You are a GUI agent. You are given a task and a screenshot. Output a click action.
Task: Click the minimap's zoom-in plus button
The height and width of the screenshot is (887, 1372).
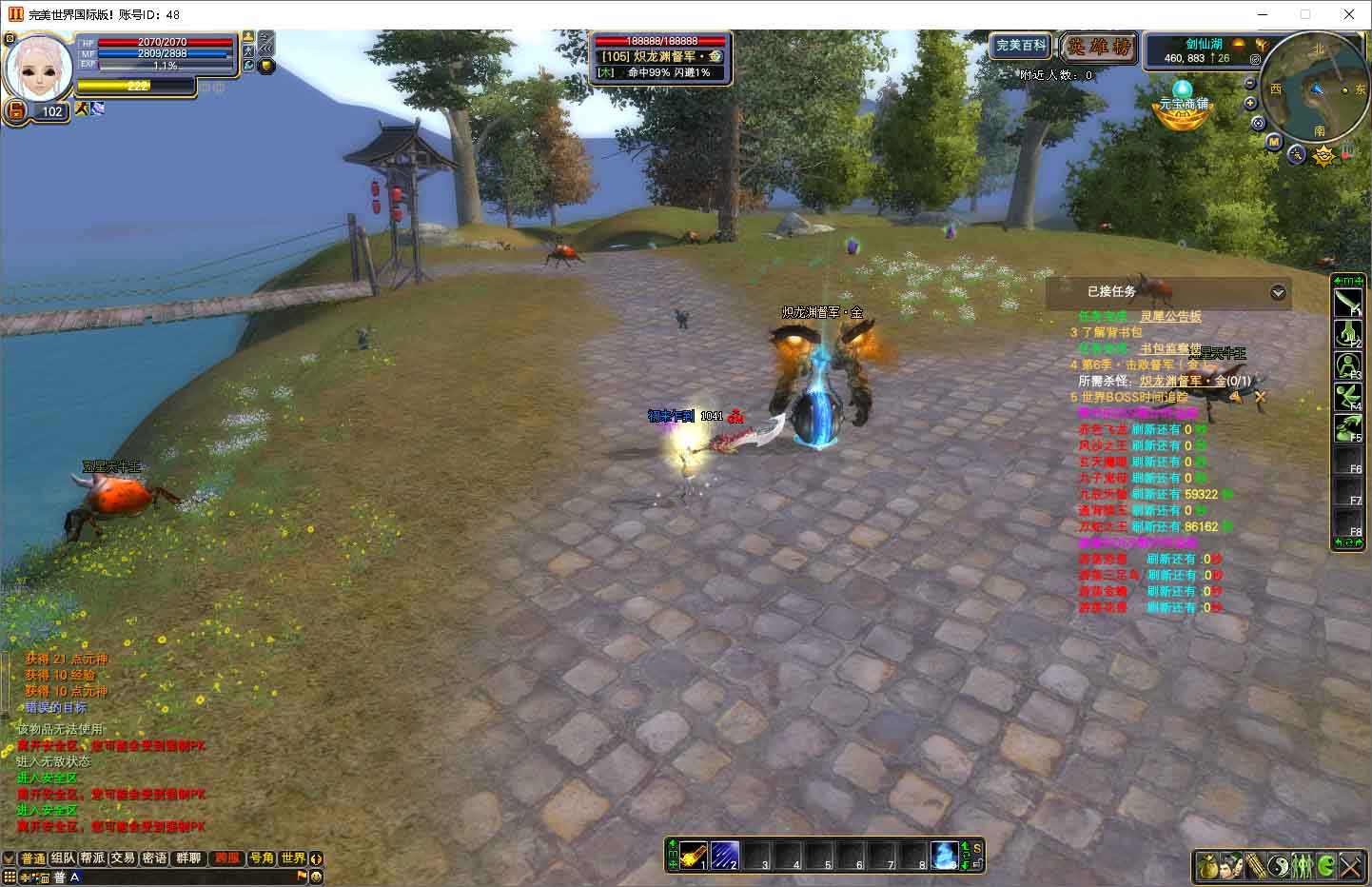tap(1251, 103)
